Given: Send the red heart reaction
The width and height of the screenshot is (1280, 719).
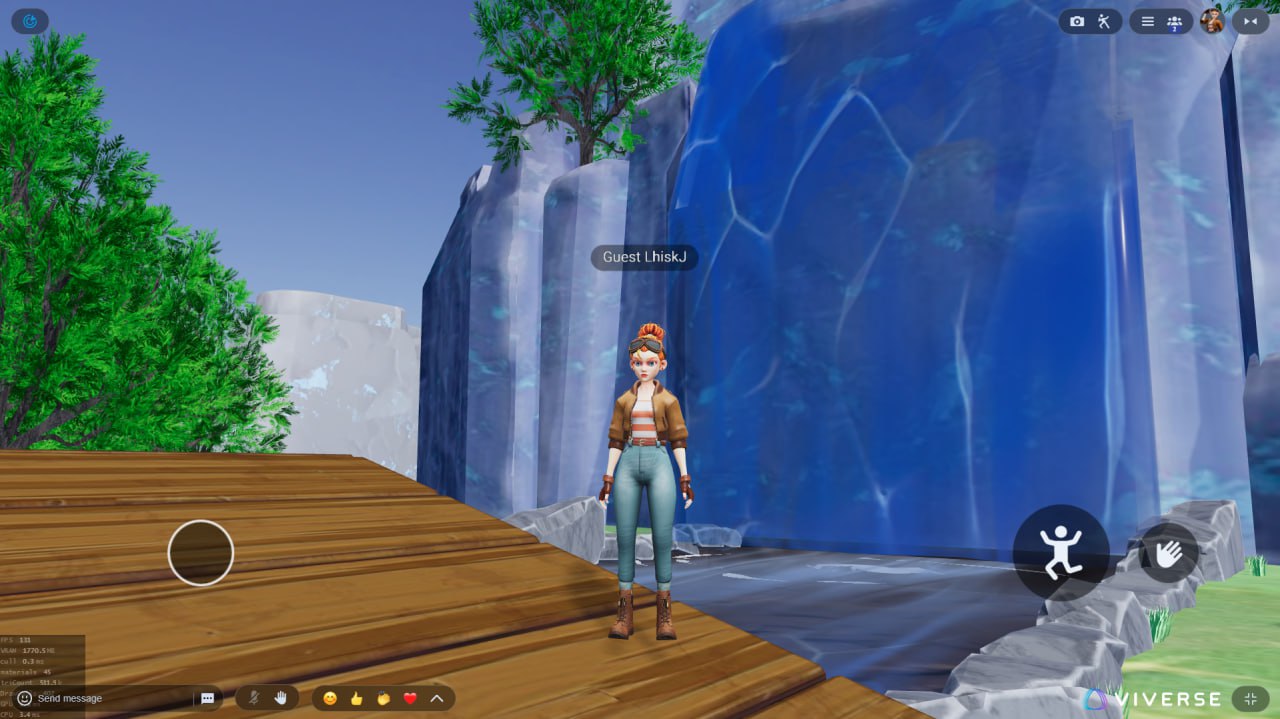Looking at the screenshot, I should pyautogui.click(x=410, y=698).
